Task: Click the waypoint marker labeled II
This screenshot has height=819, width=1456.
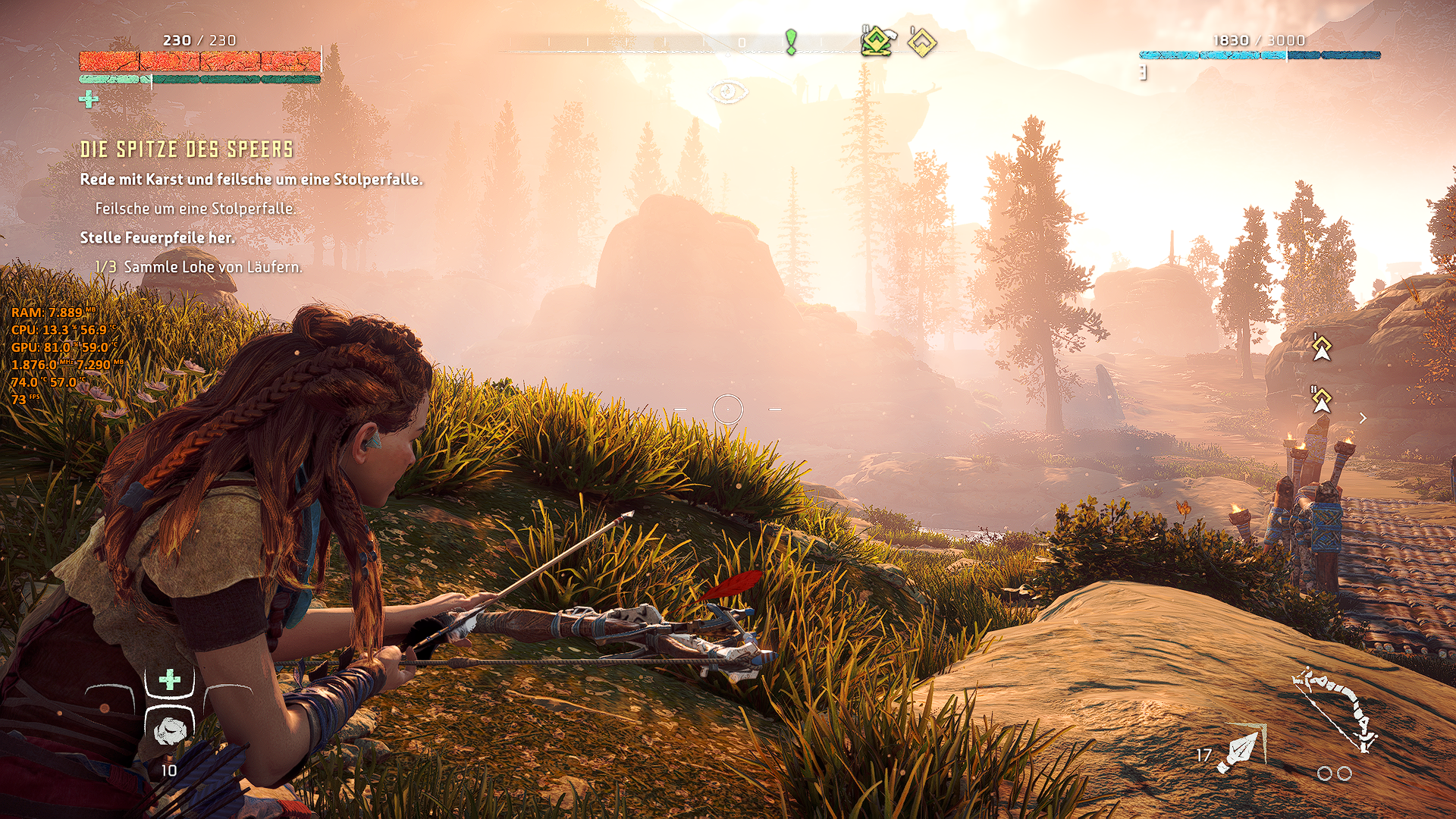Action: [x=1322, y=399]
